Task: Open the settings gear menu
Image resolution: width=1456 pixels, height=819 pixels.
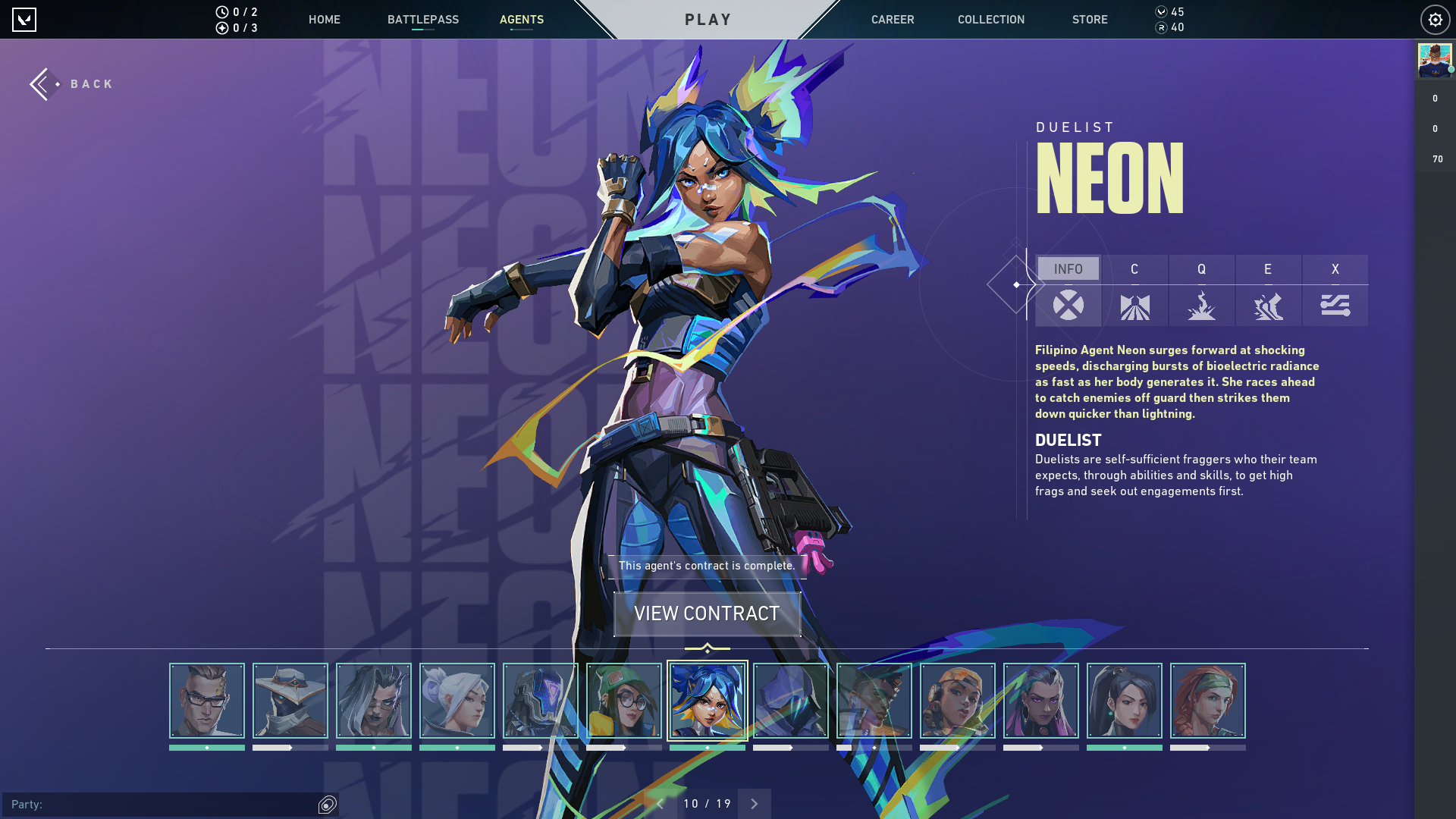Action: 1435,20
